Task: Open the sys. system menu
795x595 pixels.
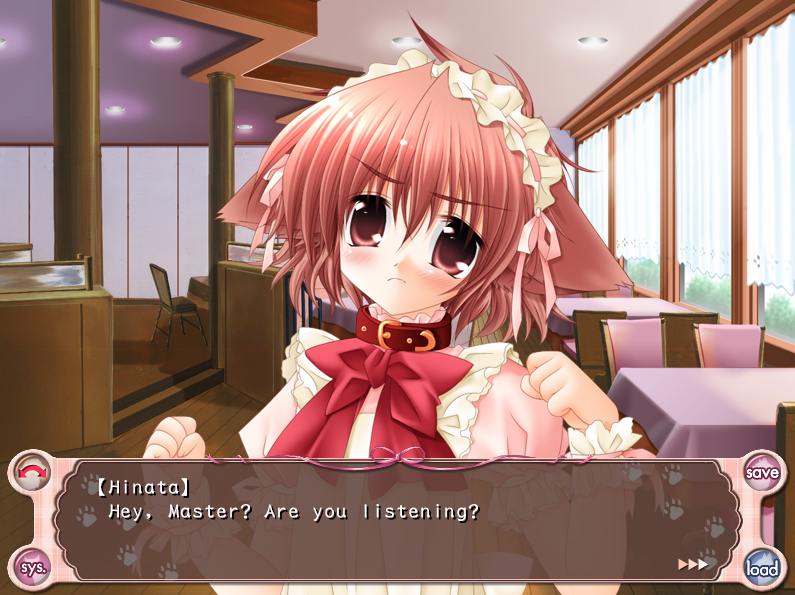Action: click(32, 567)
